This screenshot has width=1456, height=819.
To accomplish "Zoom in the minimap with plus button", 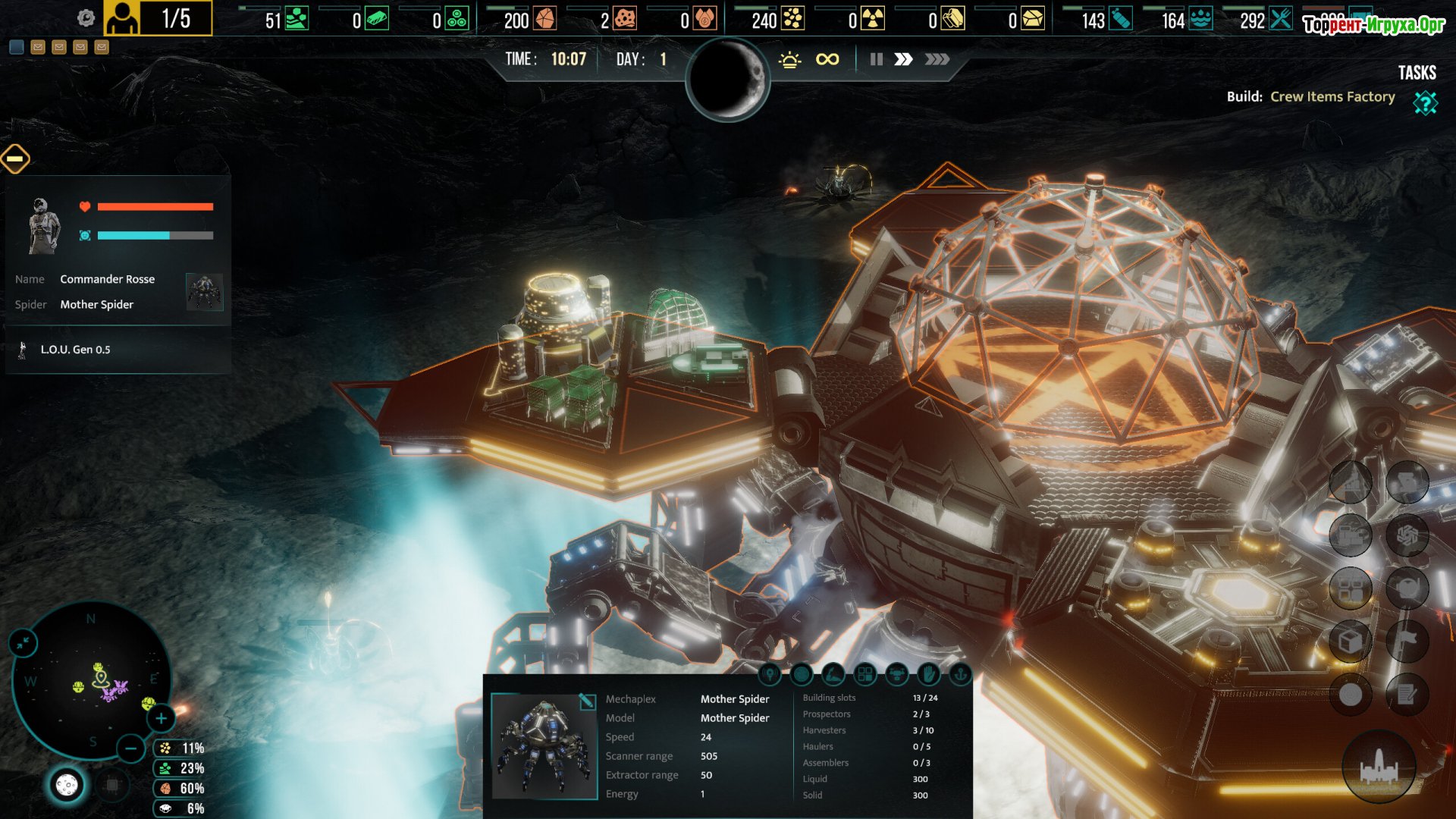I will [161, 718].
